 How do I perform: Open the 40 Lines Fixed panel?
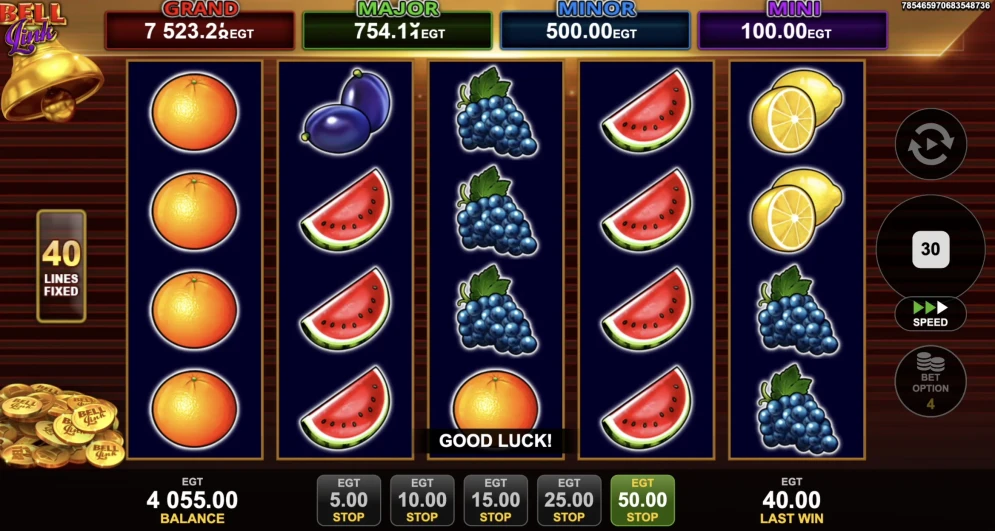(x=61, y=266)
